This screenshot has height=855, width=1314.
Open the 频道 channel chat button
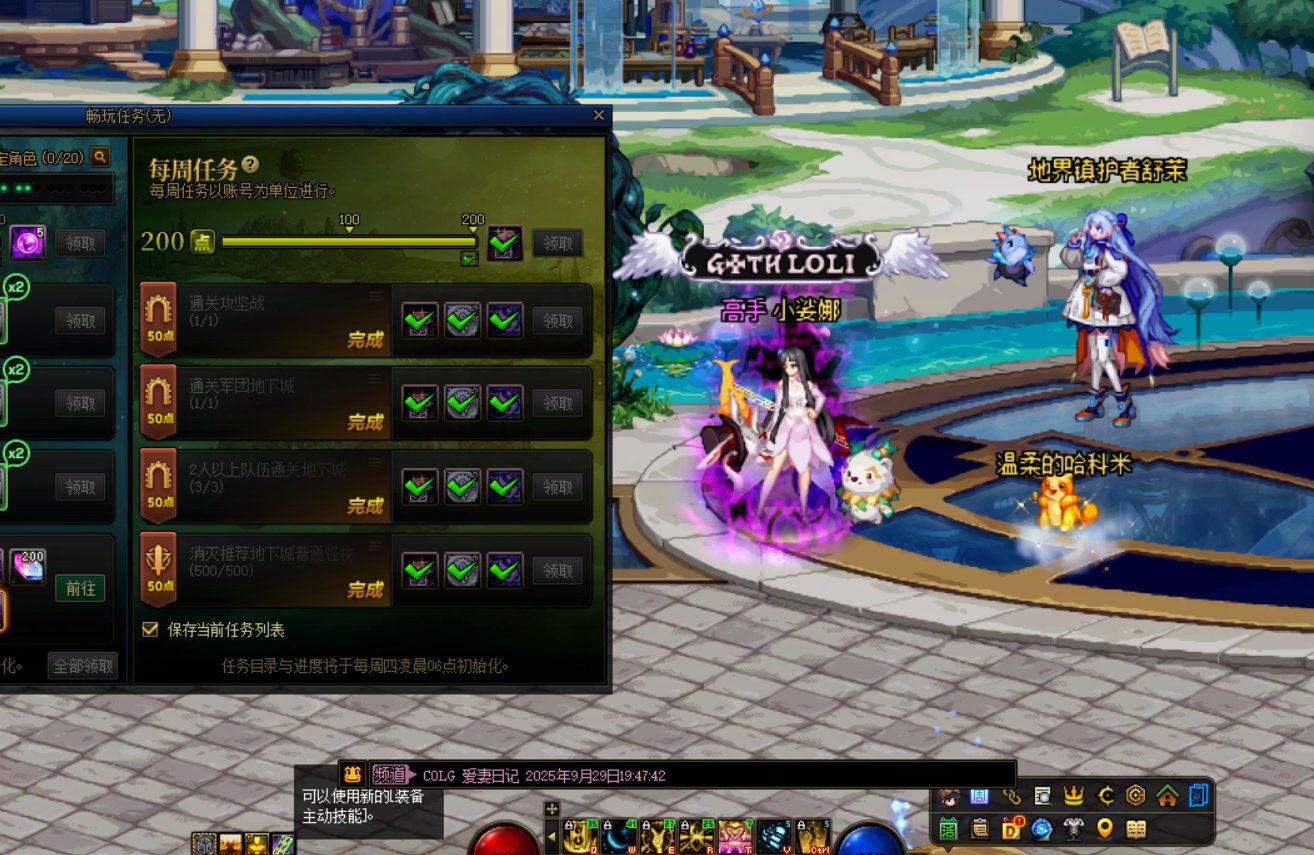(390, 775)
